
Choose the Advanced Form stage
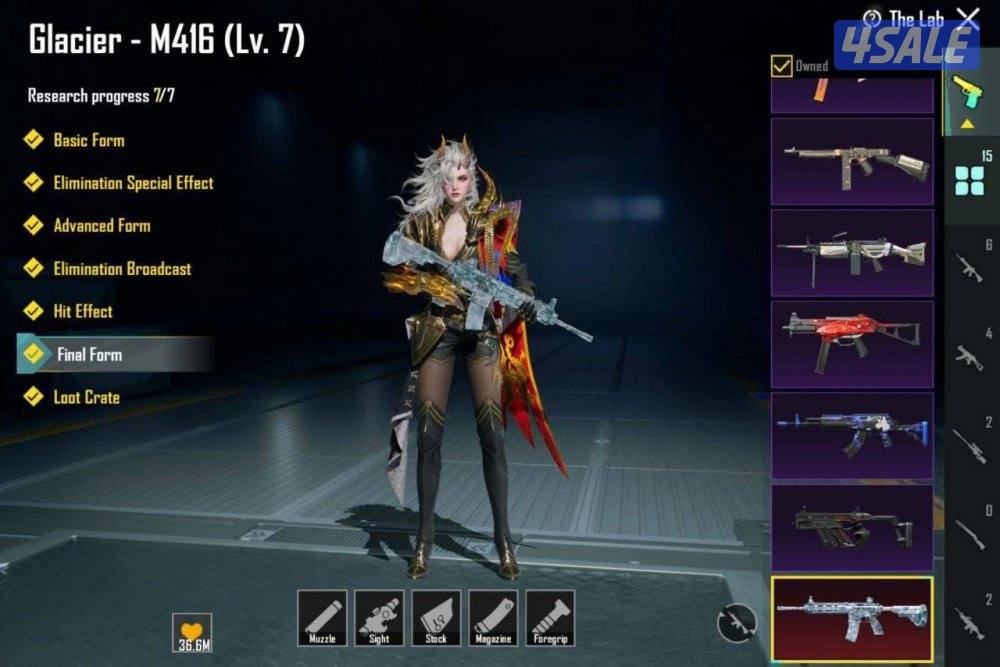pos(101,226)
